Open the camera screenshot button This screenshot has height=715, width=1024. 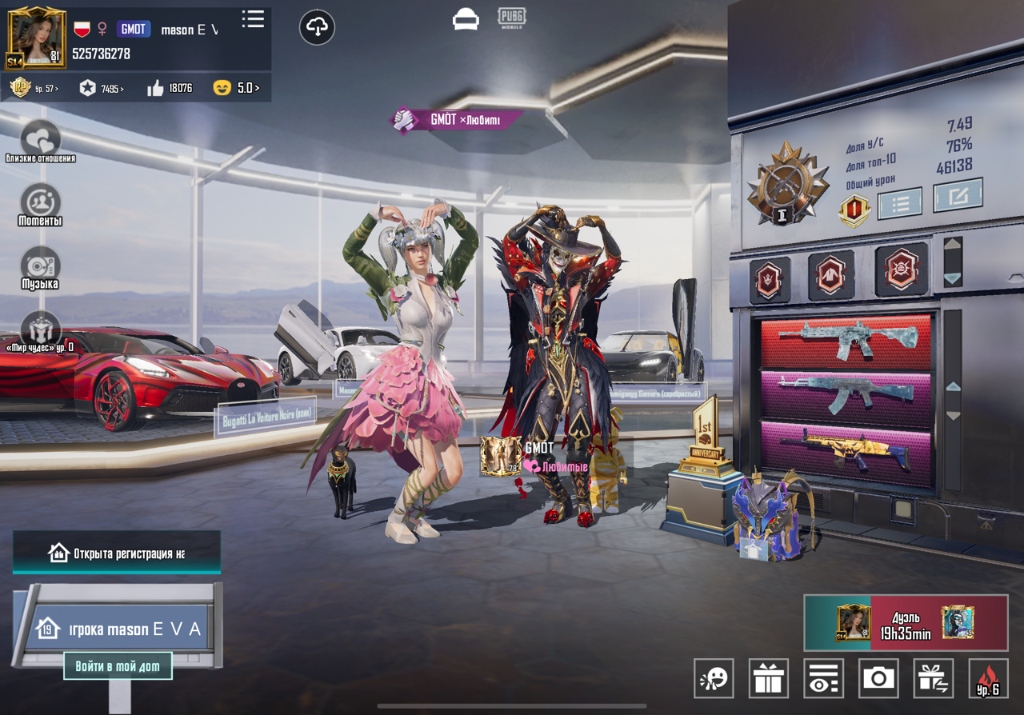[878, 678]
